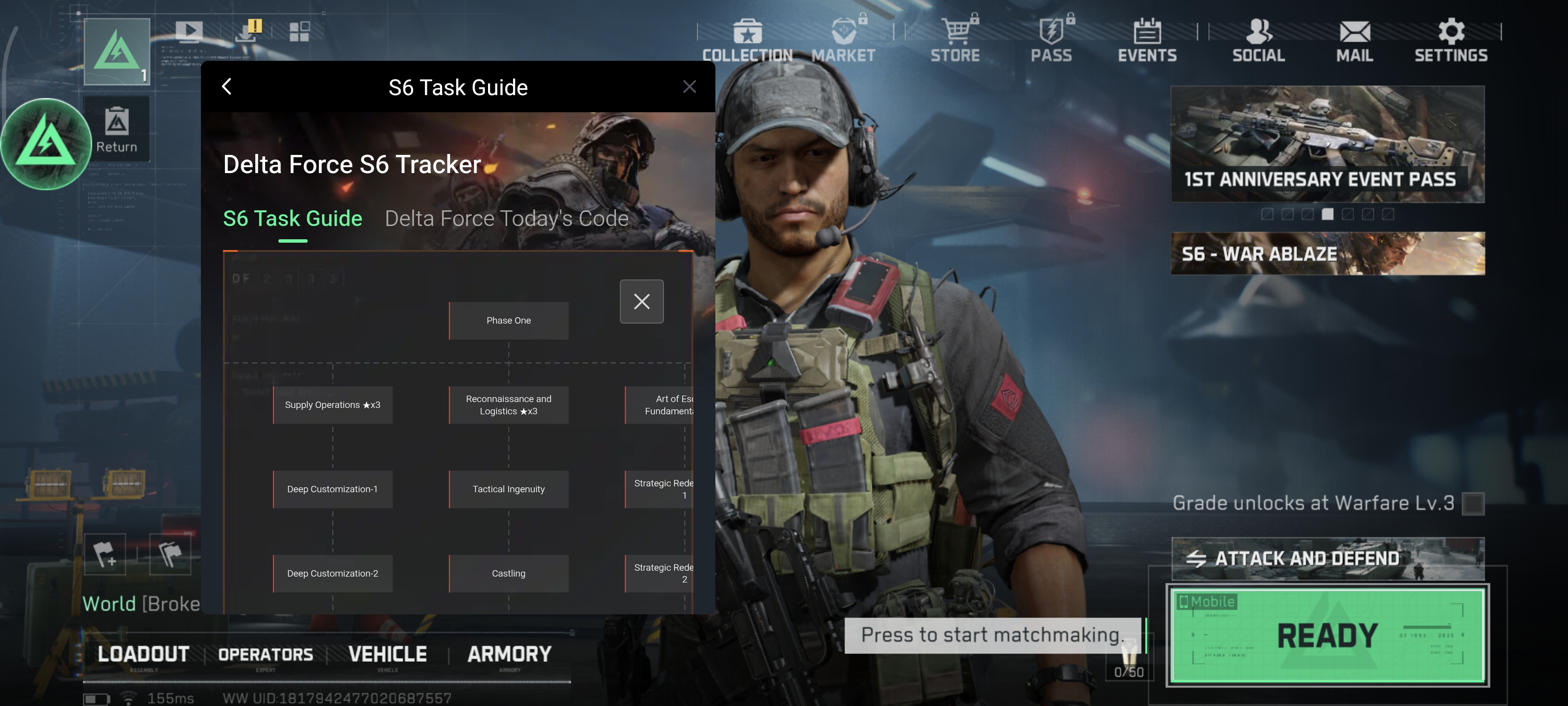Play the video announcement icon

coord(190,32)
